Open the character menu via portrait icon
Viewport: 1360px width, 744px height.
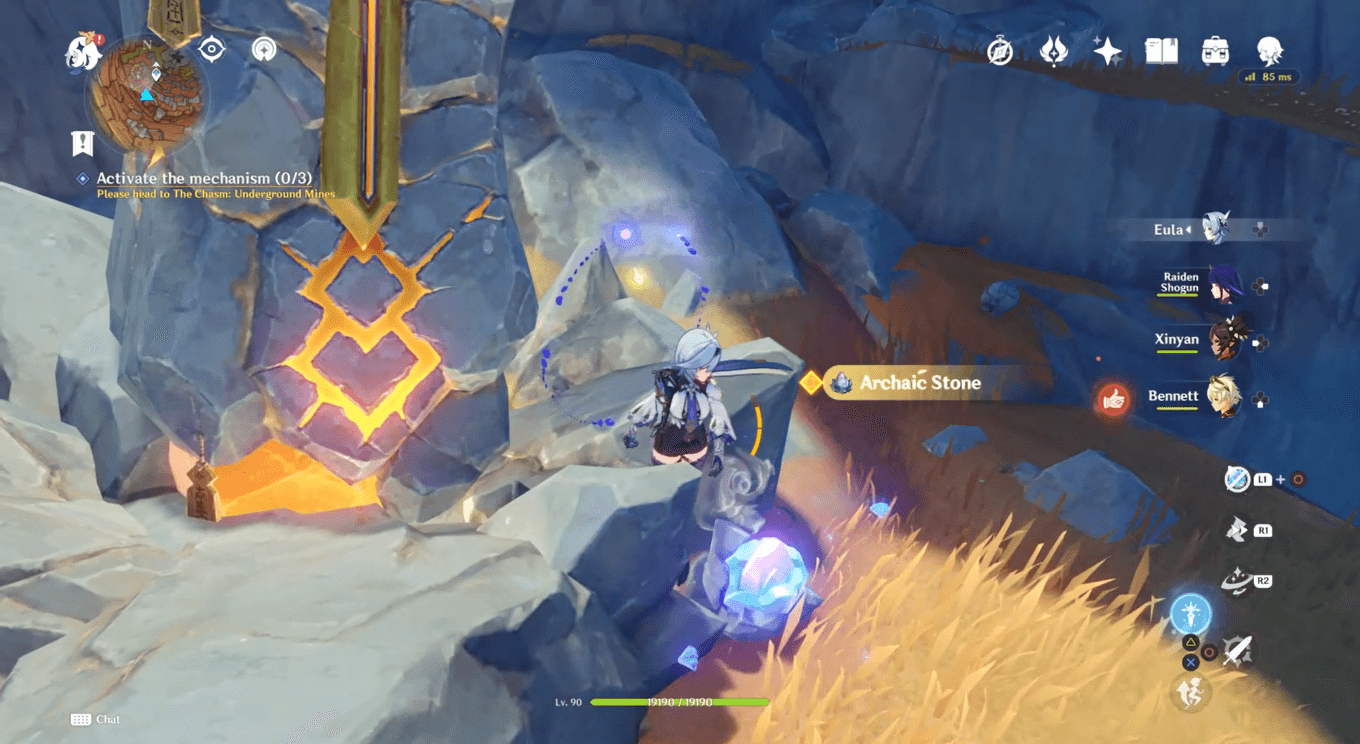(x=1268, y=52)
